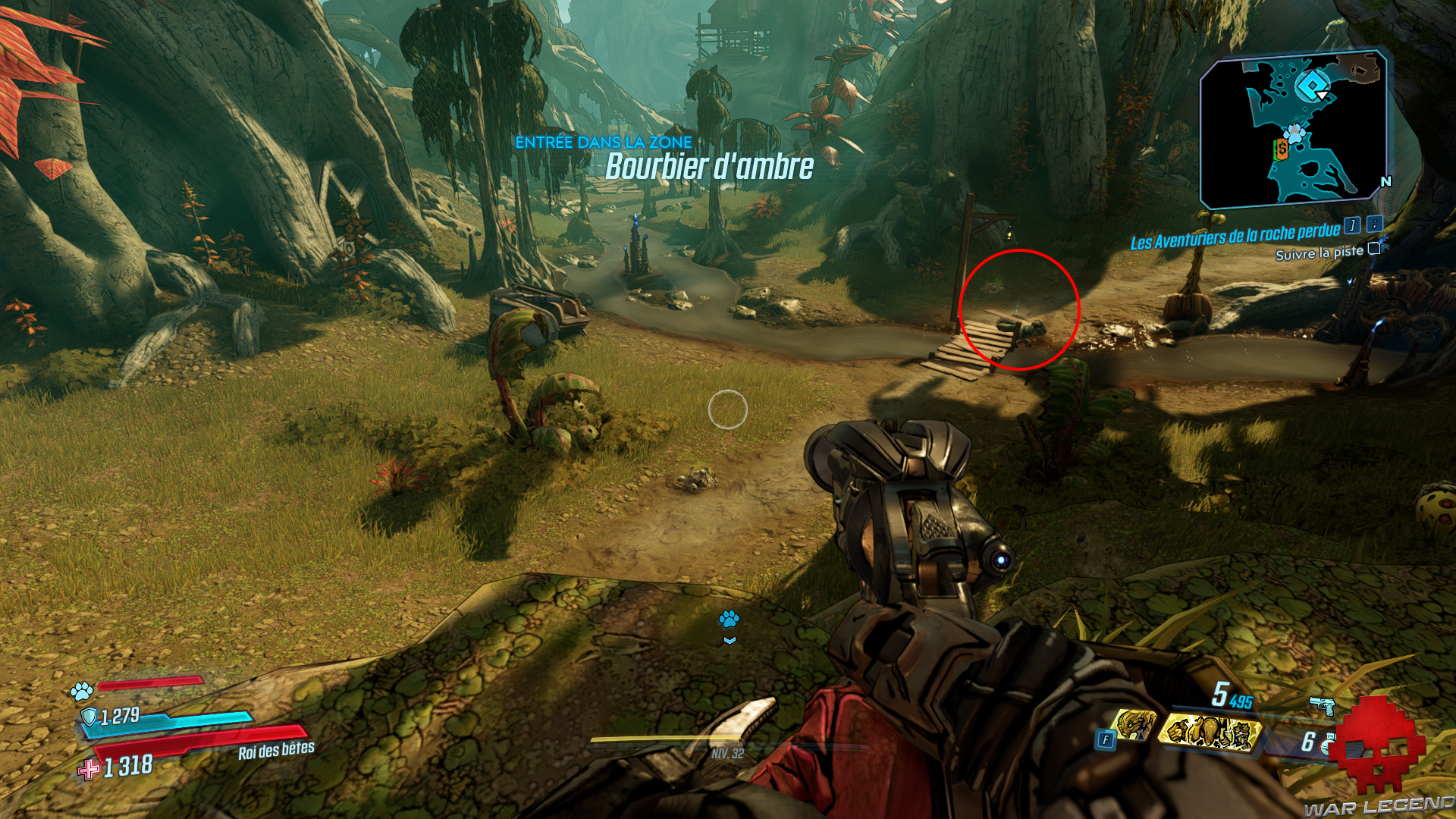Click the Bourbier d'ambre zone title
This screenshot has height=819, width=1456.
point(711,165)
